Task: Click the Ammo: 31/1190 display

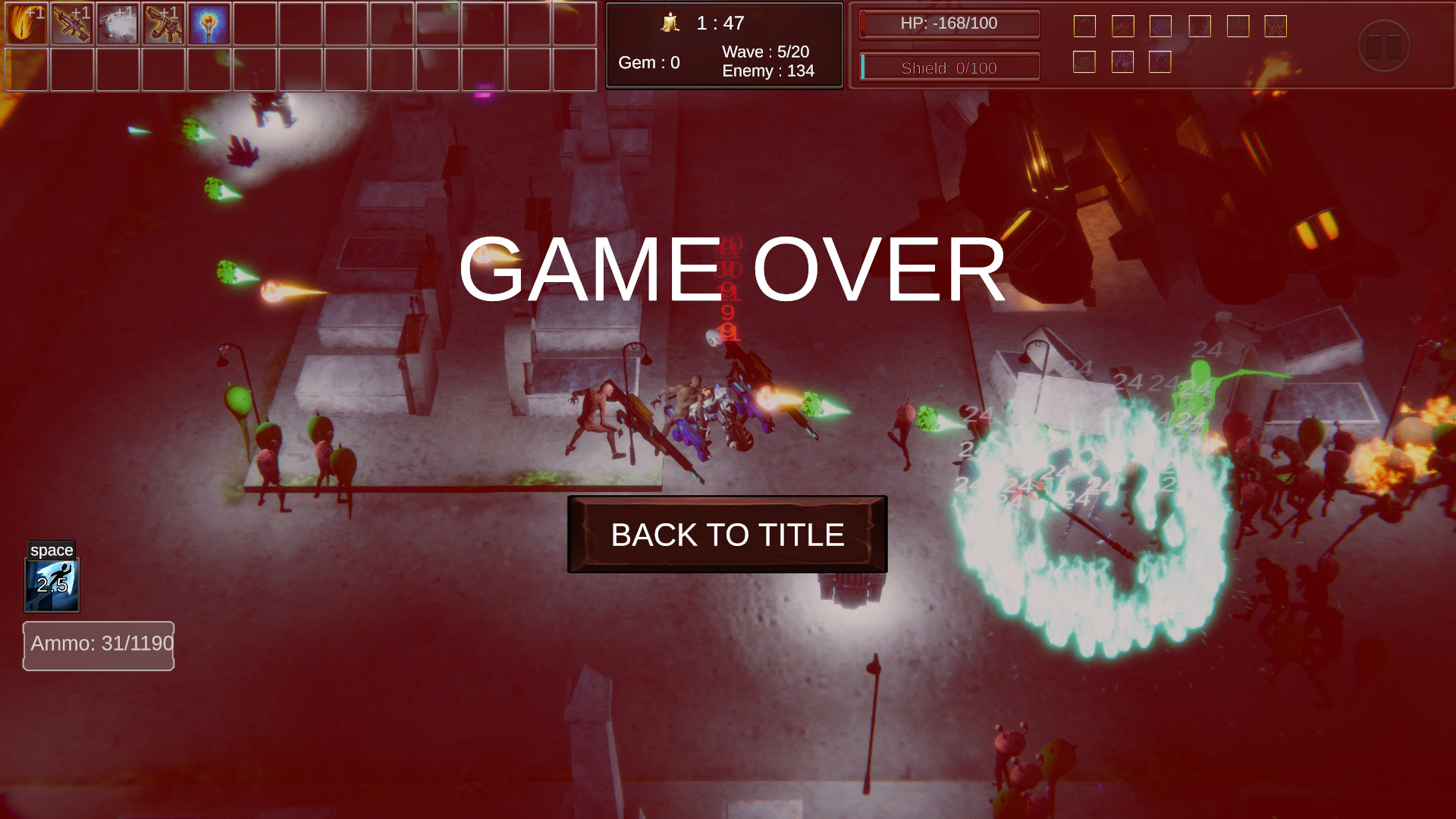Action: [99, 645]
